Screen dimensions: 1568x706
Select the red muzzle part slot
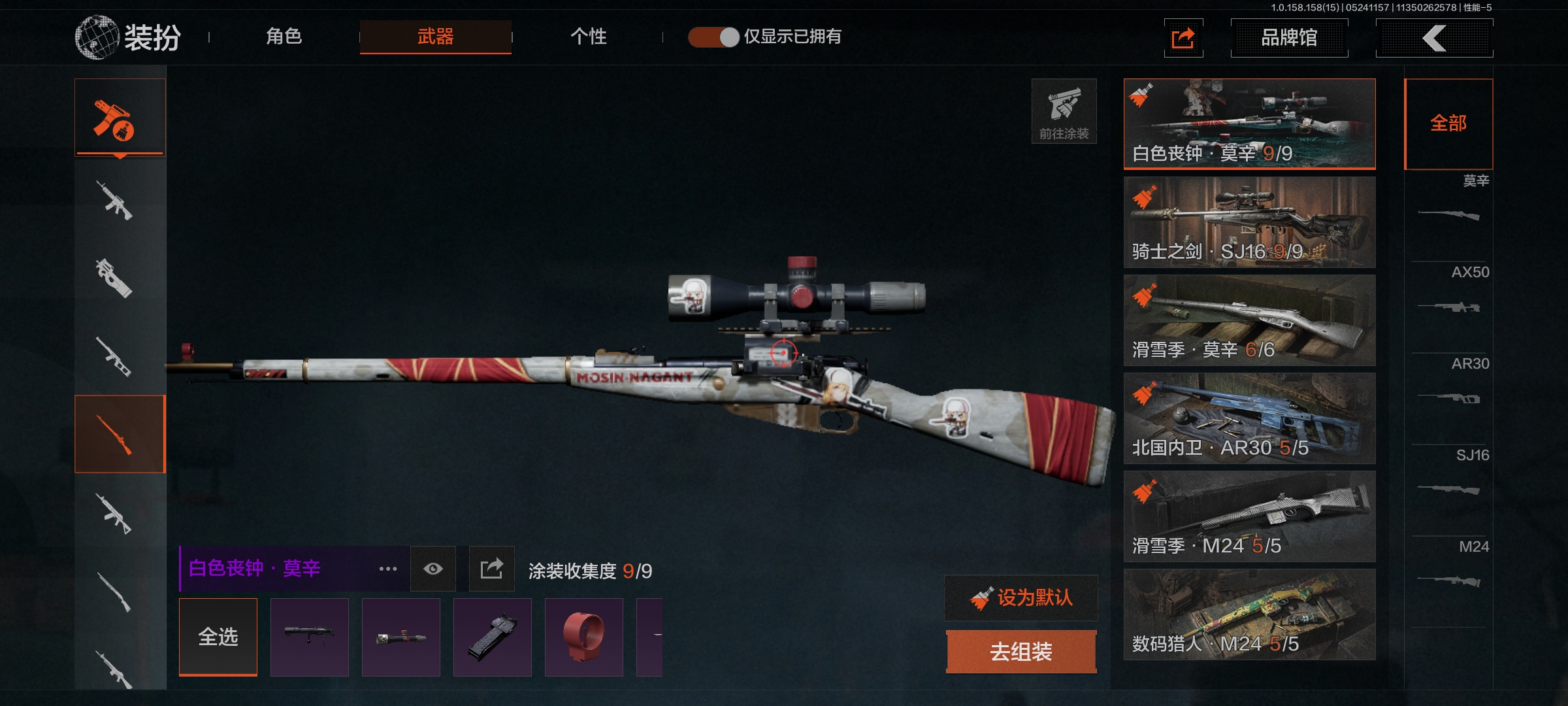coord(583,637)
